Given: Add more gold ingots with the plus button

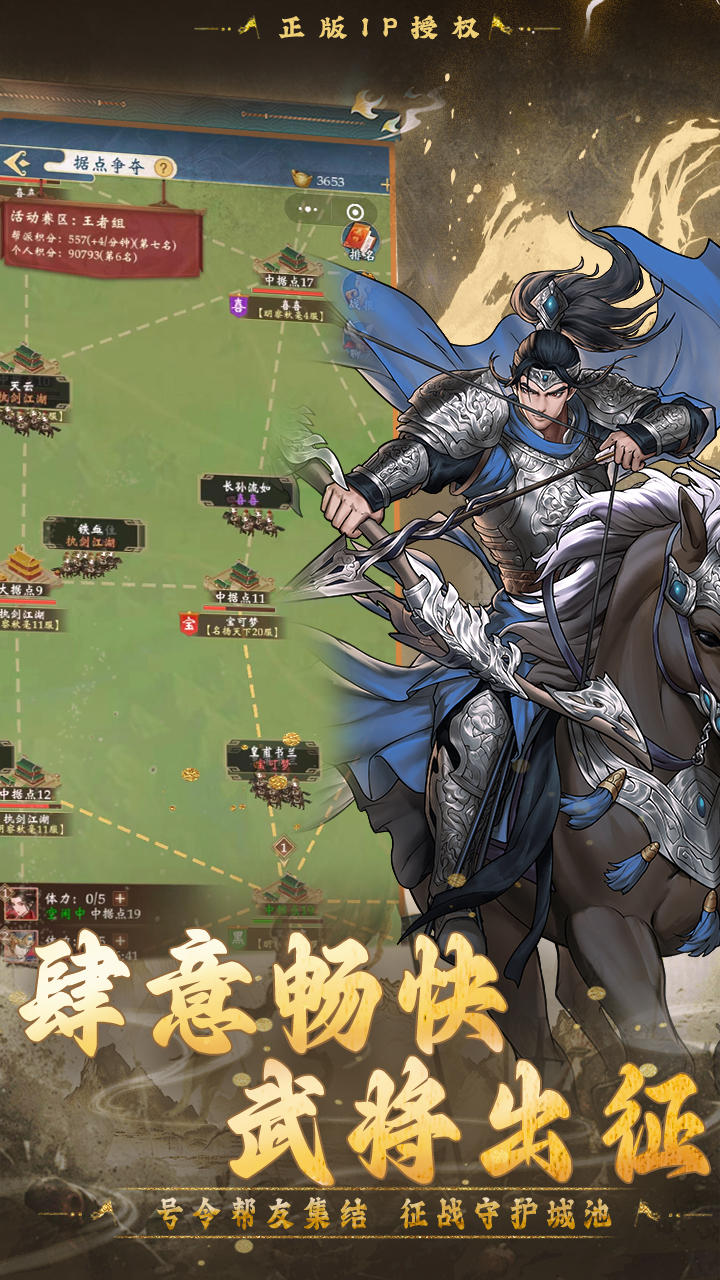Looking at the screenshot, I should 385,184.
